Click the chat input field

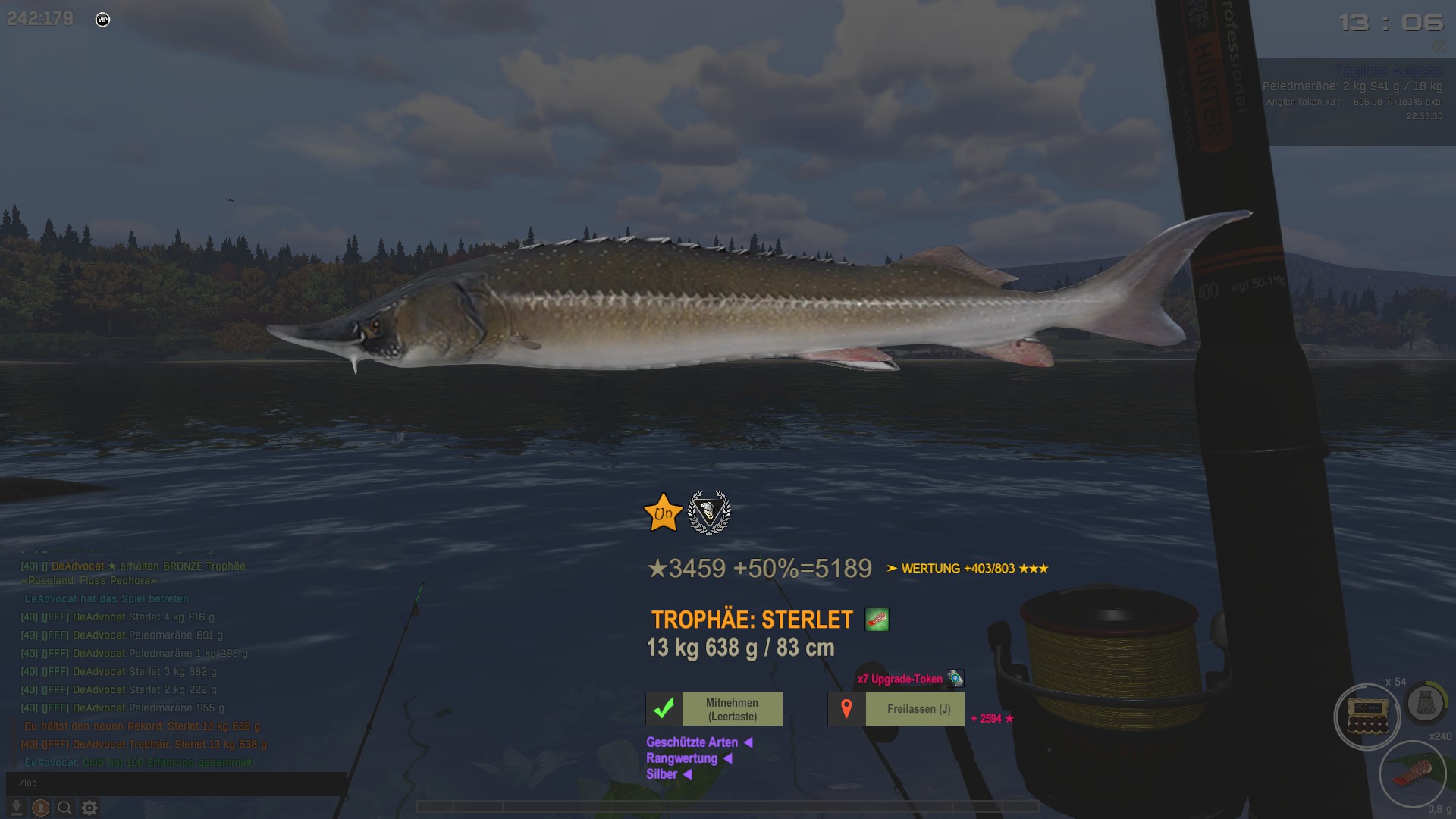coord(176,783)
